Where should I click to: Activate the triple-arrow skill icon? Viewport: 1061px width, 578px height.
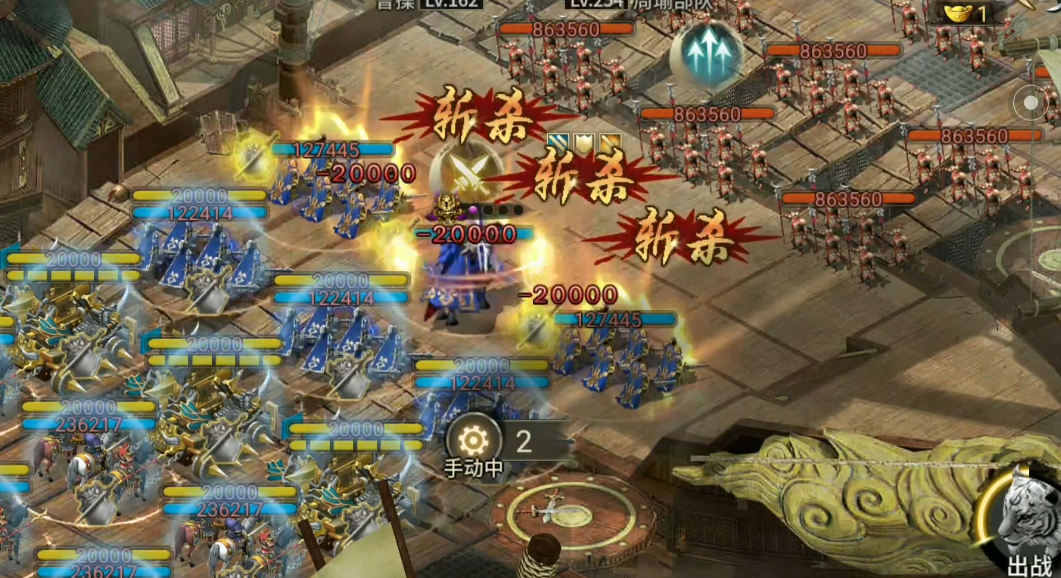tap(706, 53)
